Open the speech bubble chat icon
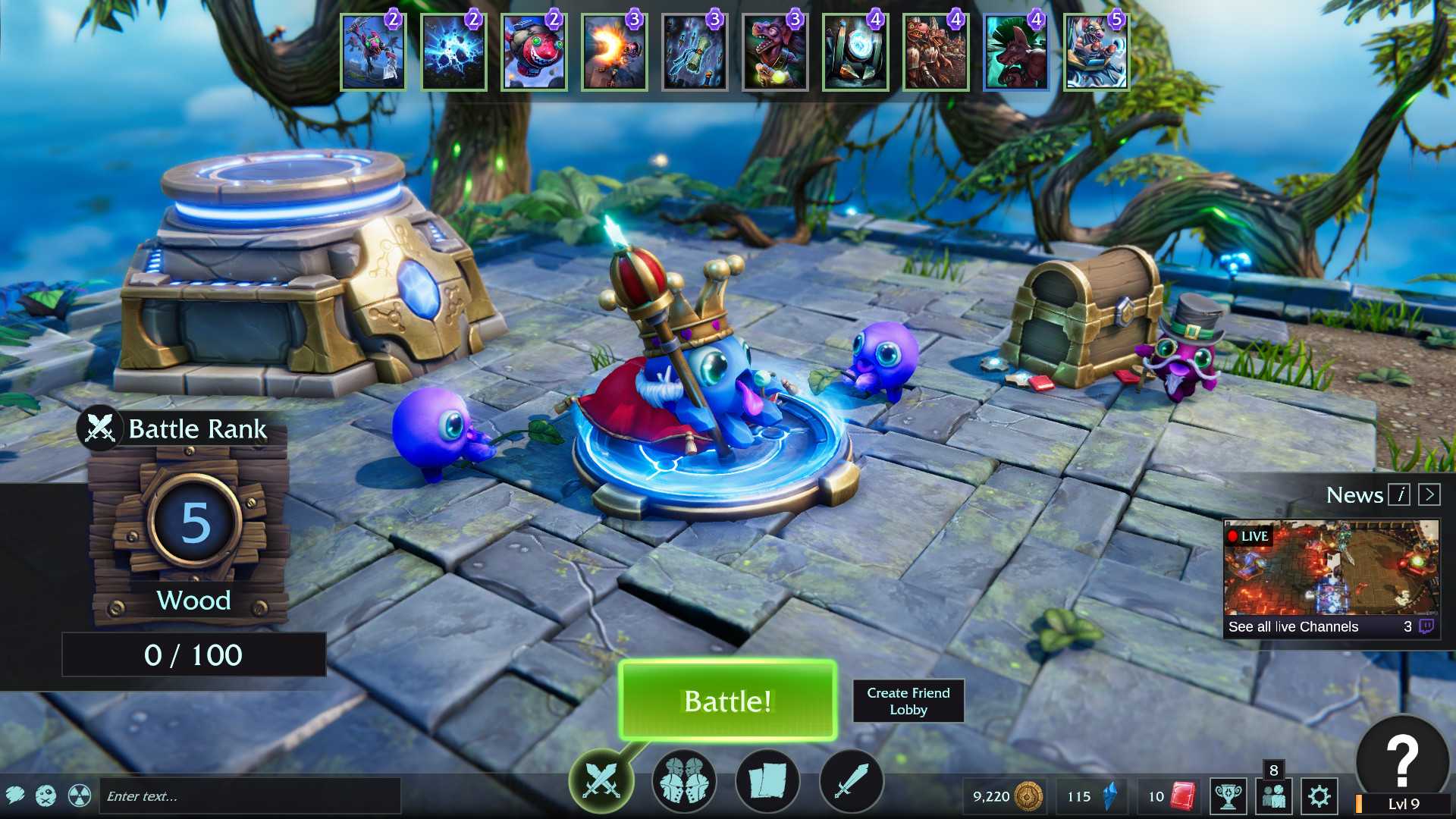Viewport: 1456px width, 819px height. coord(15,795)
